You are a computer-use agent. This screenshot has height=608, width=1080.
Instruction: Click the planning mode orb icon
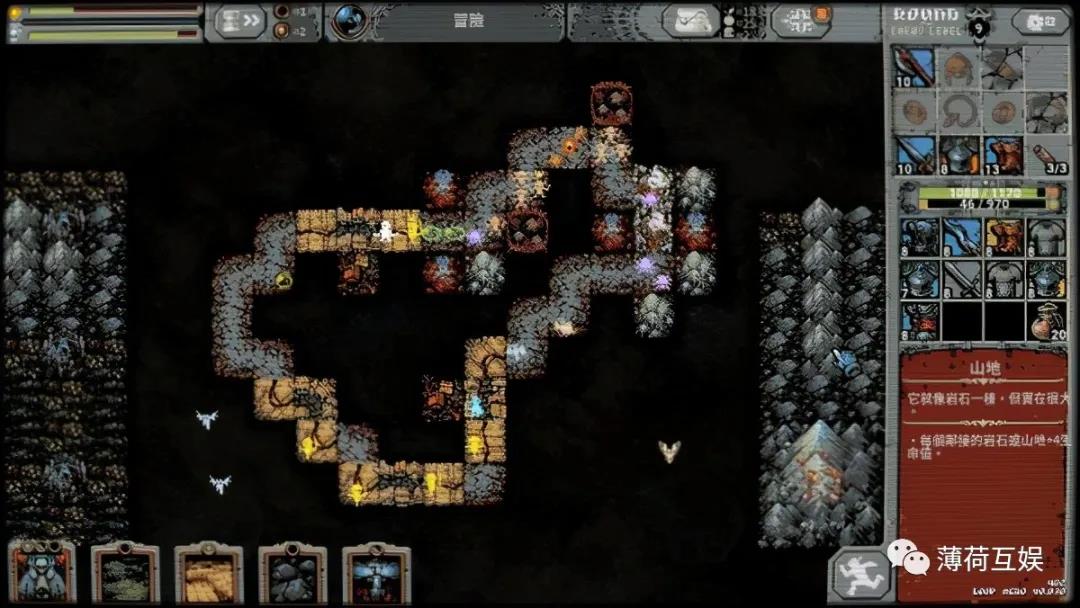350,20
